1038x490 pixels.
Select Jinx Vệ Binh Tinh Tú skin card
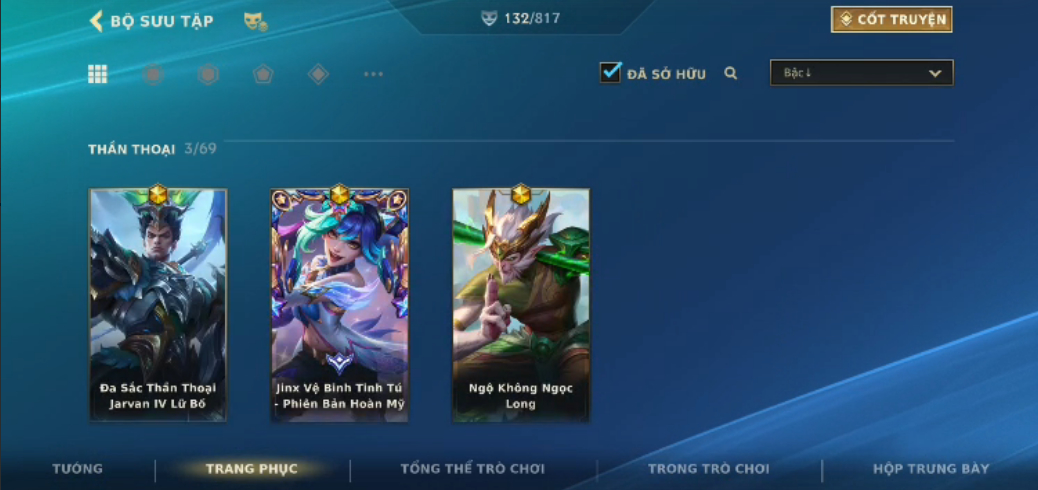(340, 304)
